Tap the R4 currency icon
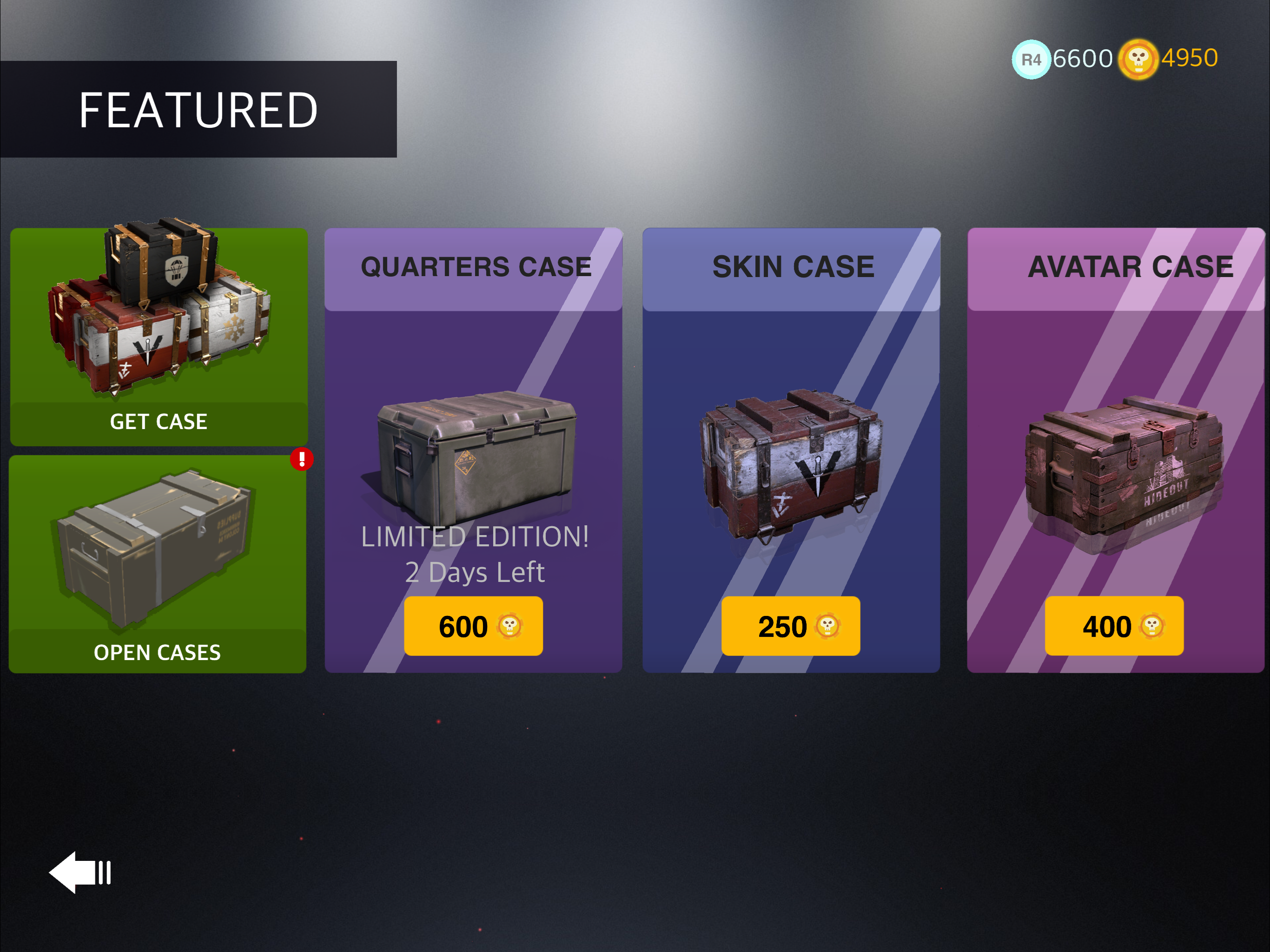This screenshot has width=1270, height=952. pos(1031,59)
